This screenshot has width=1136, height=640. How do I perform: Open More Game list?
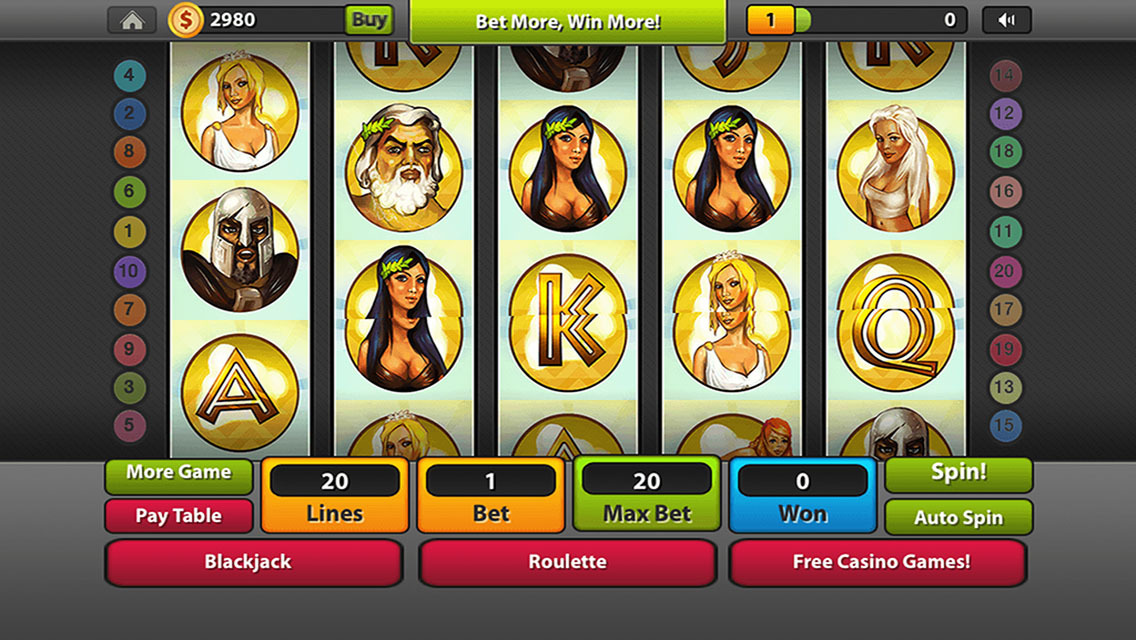pos(178,474)
